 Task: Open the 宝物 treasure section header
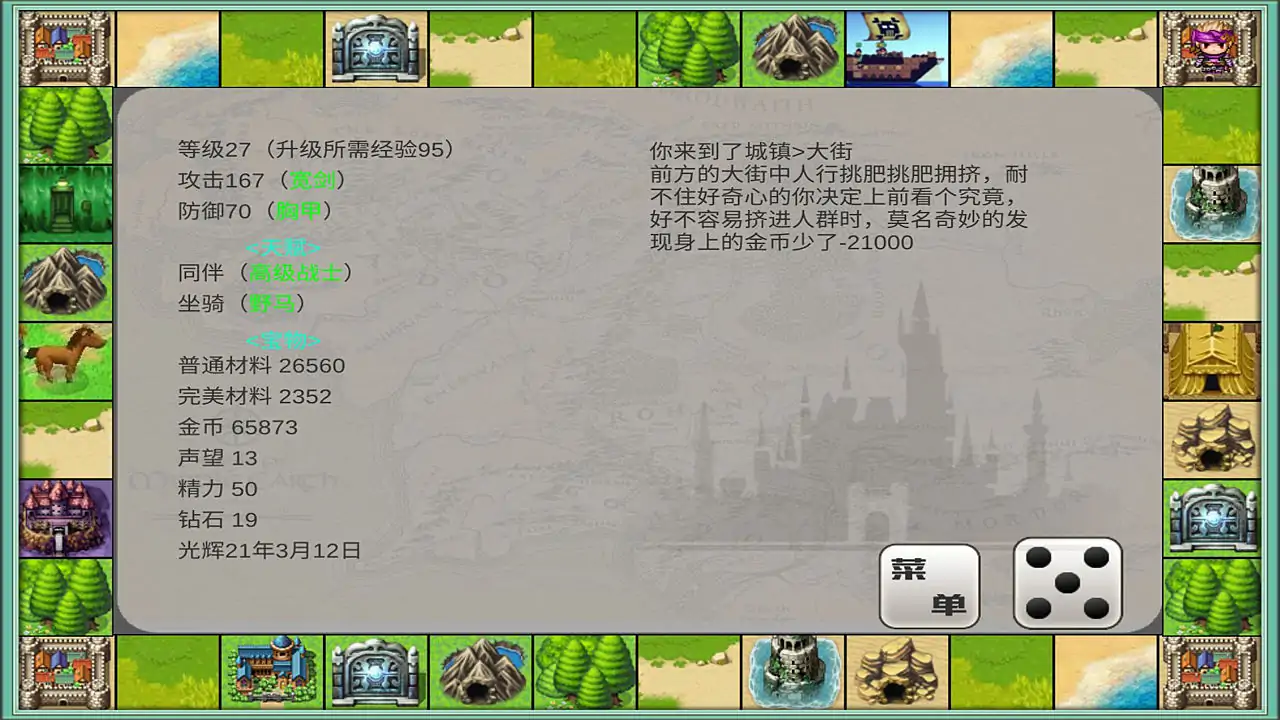[283, 341]
